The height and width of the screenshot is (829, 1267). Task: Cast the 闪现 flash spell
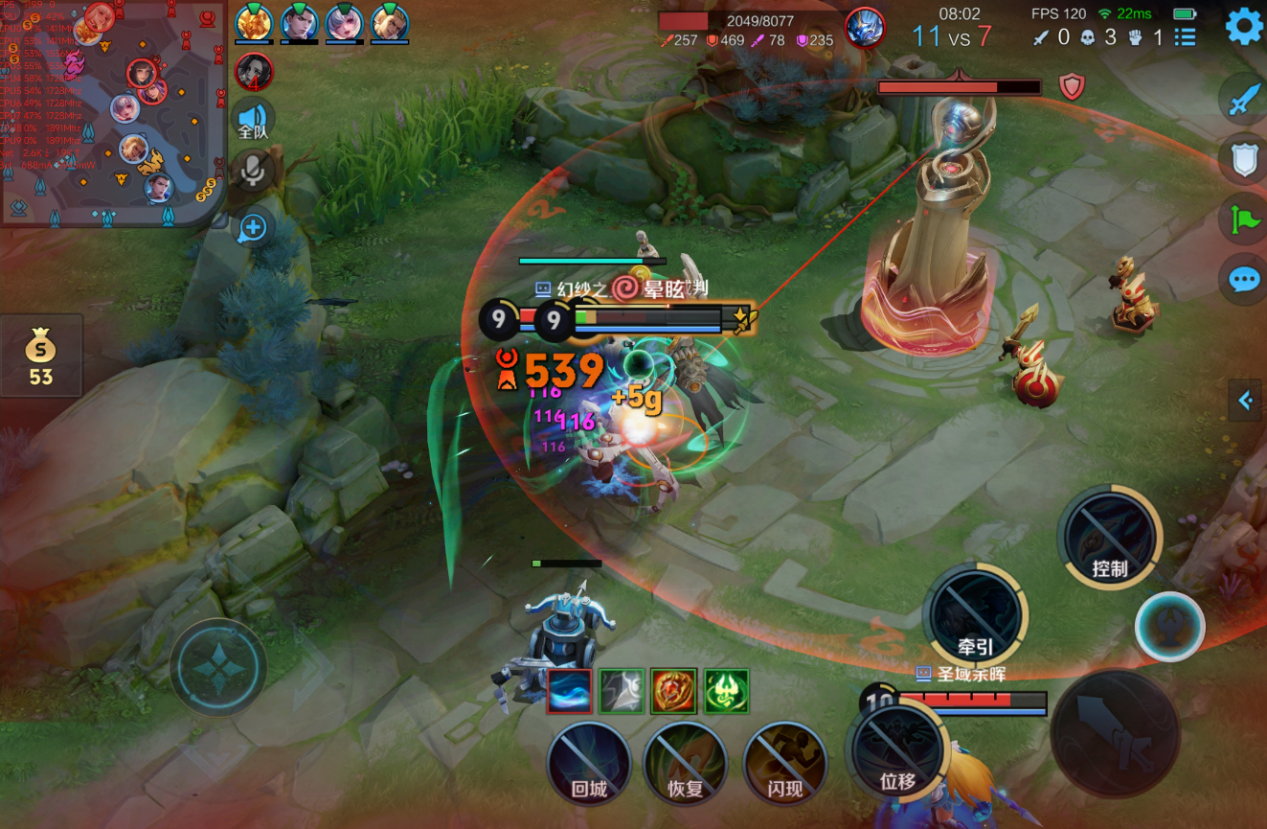pos(785,765)
